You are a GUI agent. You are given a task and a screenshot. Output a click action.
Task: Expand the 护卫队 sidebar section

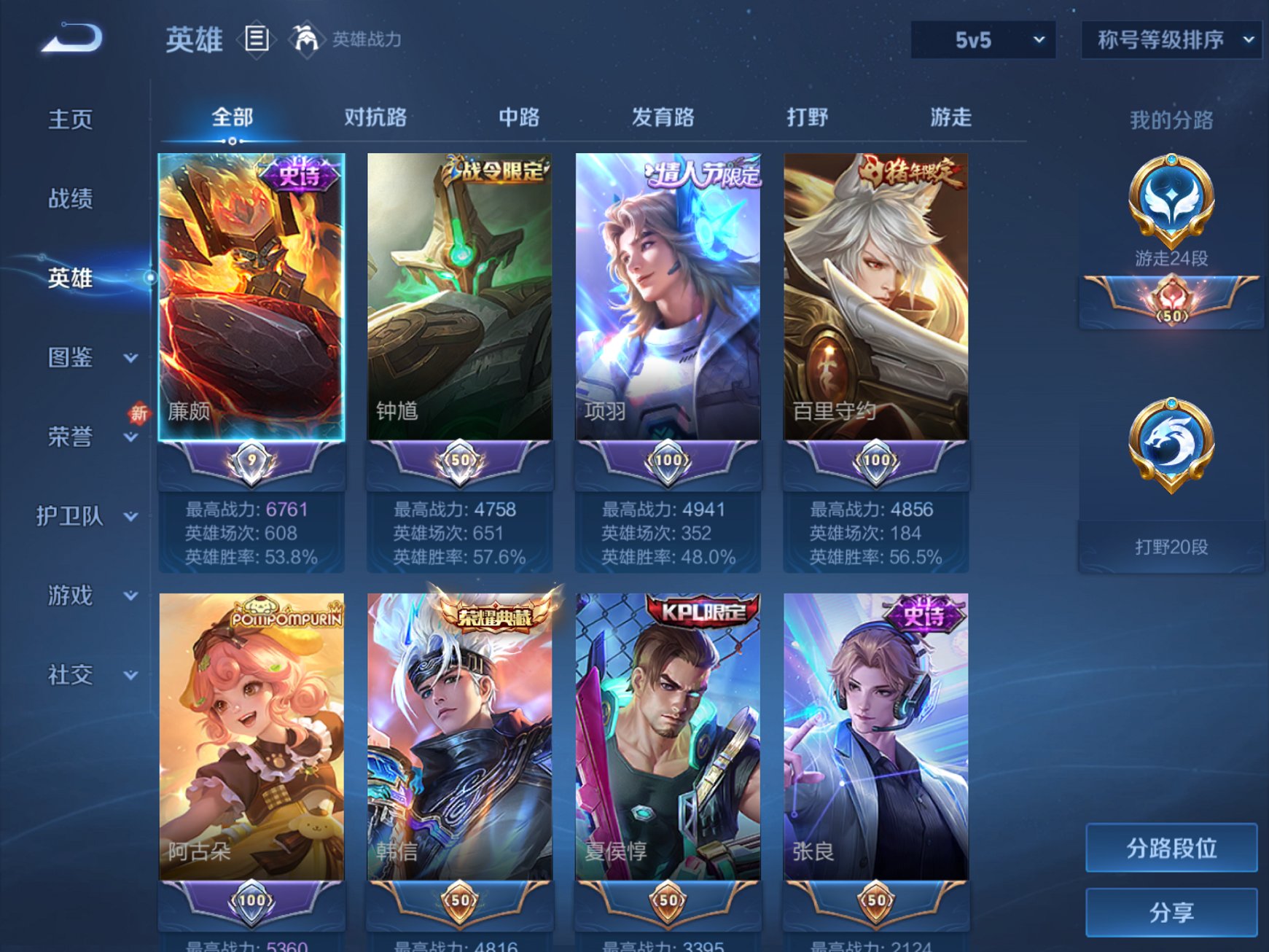(71, 515)
